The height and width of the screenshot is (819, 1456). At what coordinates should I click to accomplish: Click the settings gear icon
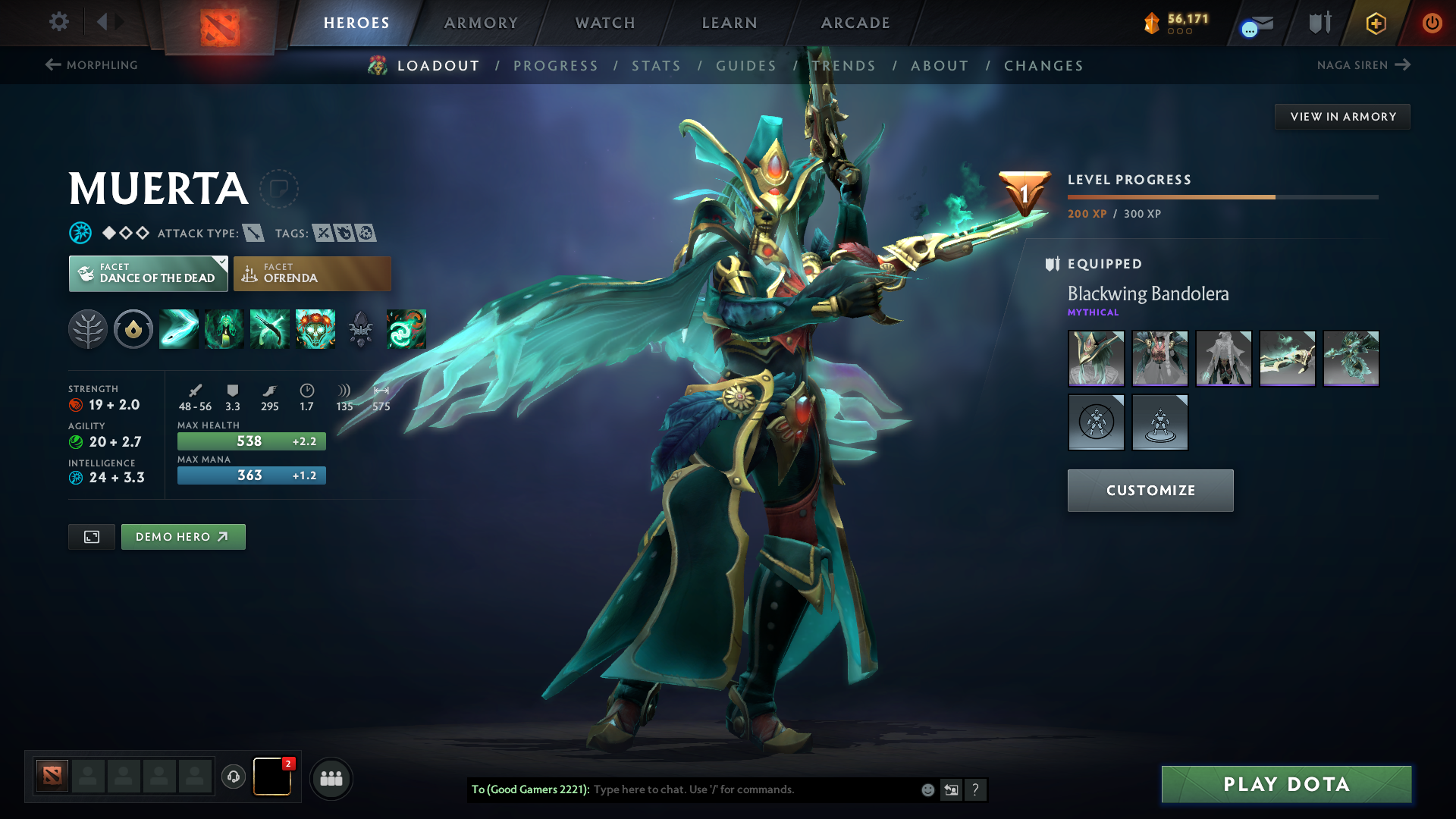click(58, 22)
